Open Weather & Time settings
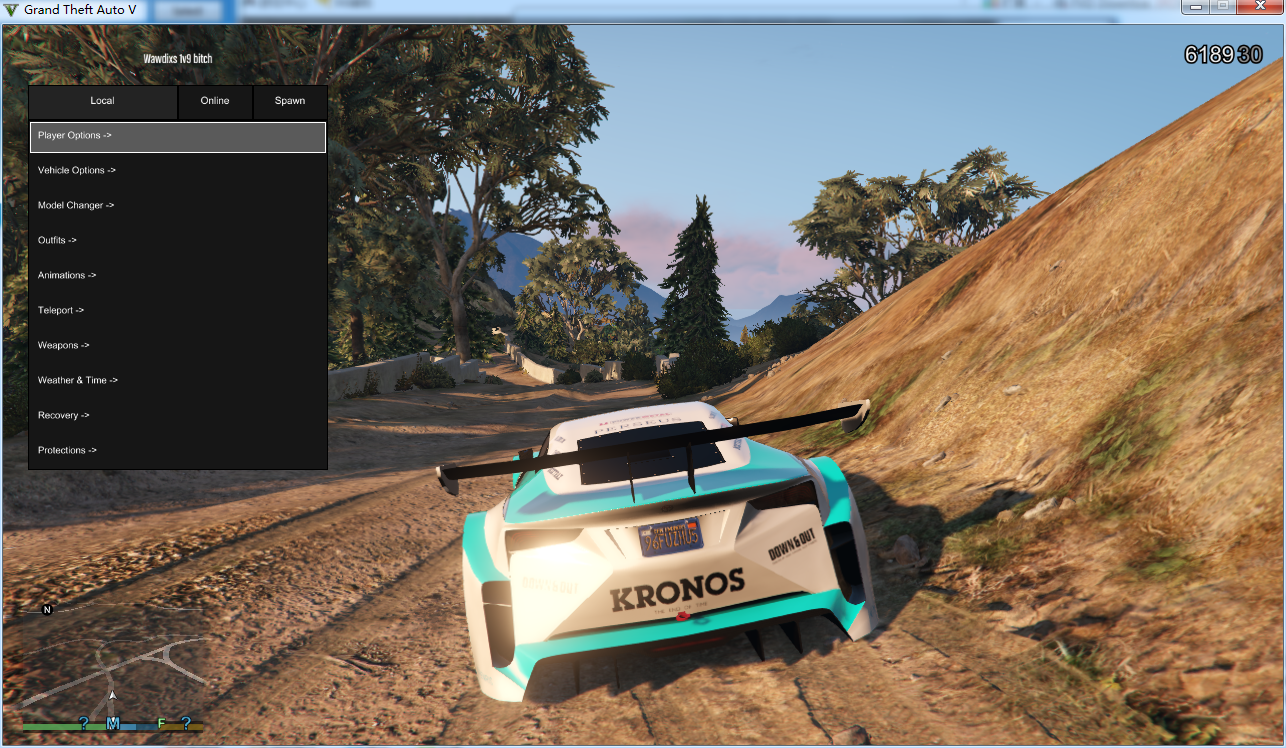This screenshot has width=1286, height=748. tap(177, 381)
